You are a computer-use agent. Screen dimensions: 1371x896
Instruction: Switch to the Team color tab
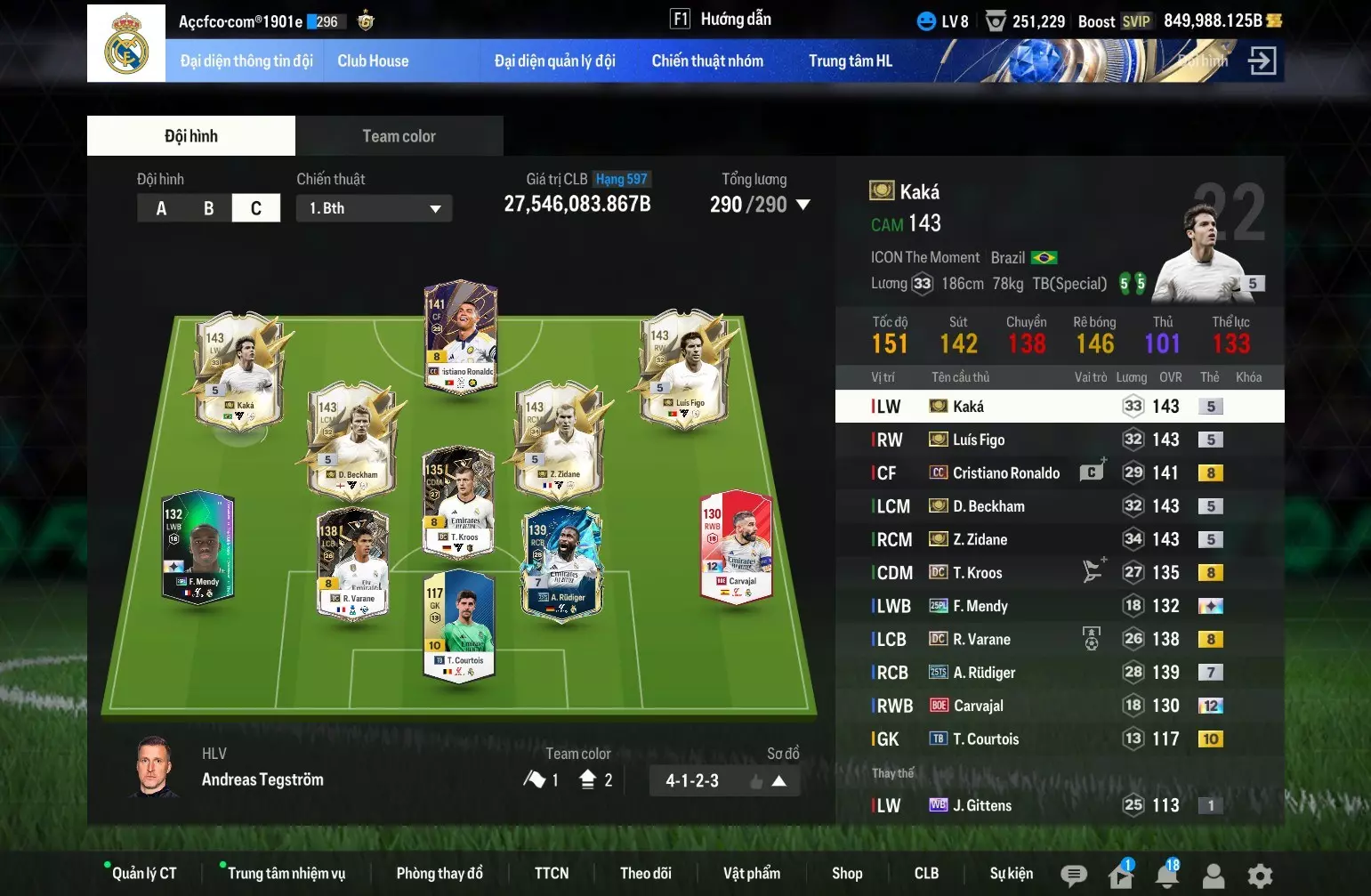pyautogui.click(x=399, y=136)
